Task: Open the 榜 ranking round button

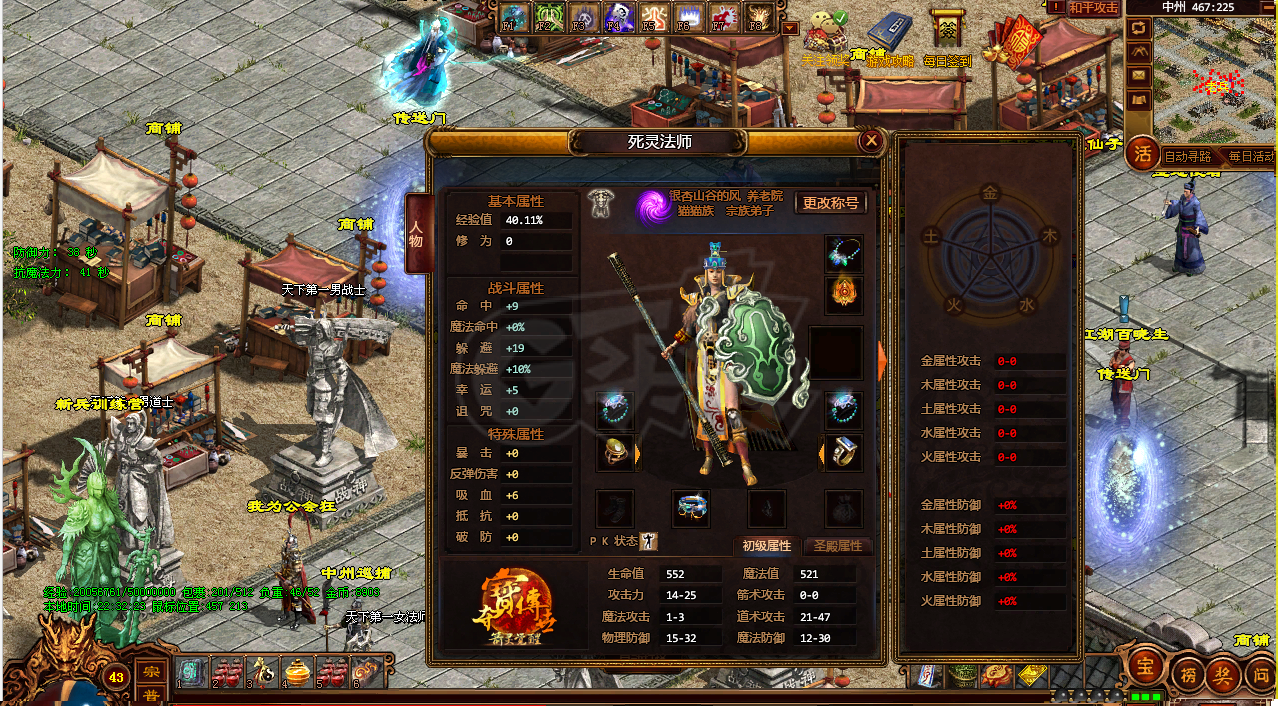Action: [x=1188, y=672]
